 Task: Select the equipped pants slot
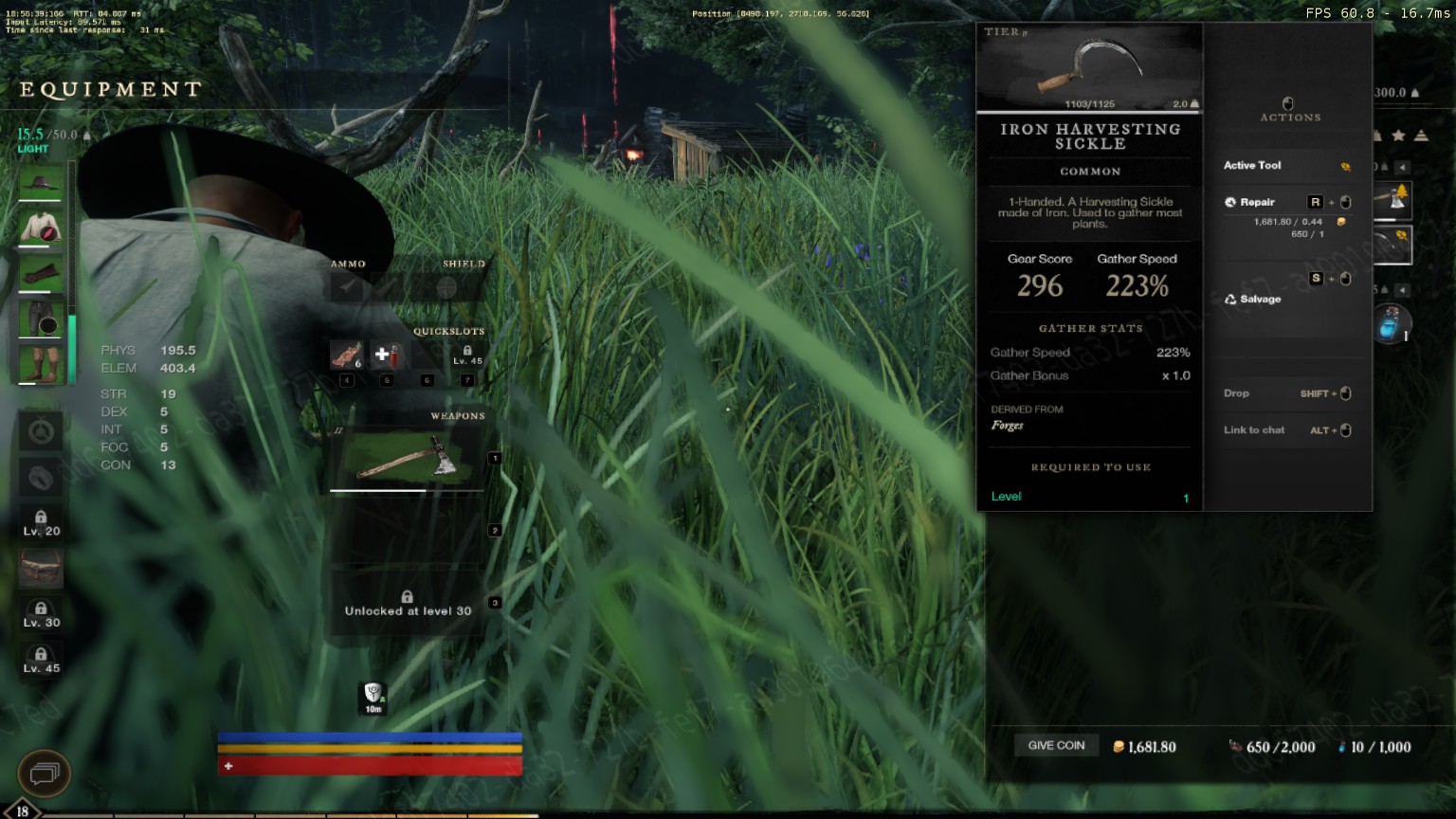click(x=41, y=319)
